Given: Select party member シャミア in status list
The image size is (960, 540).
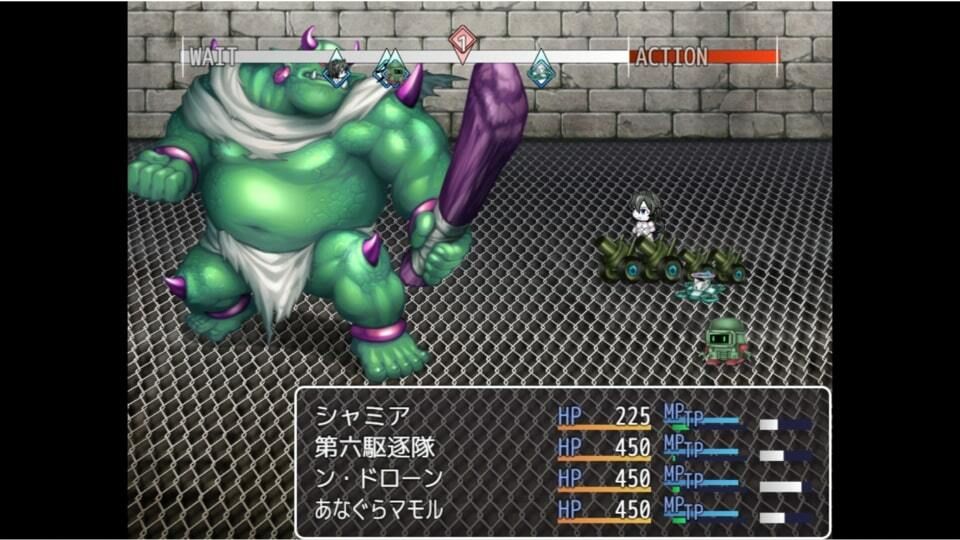Looking at the screenshot, I should coord(349,415).
